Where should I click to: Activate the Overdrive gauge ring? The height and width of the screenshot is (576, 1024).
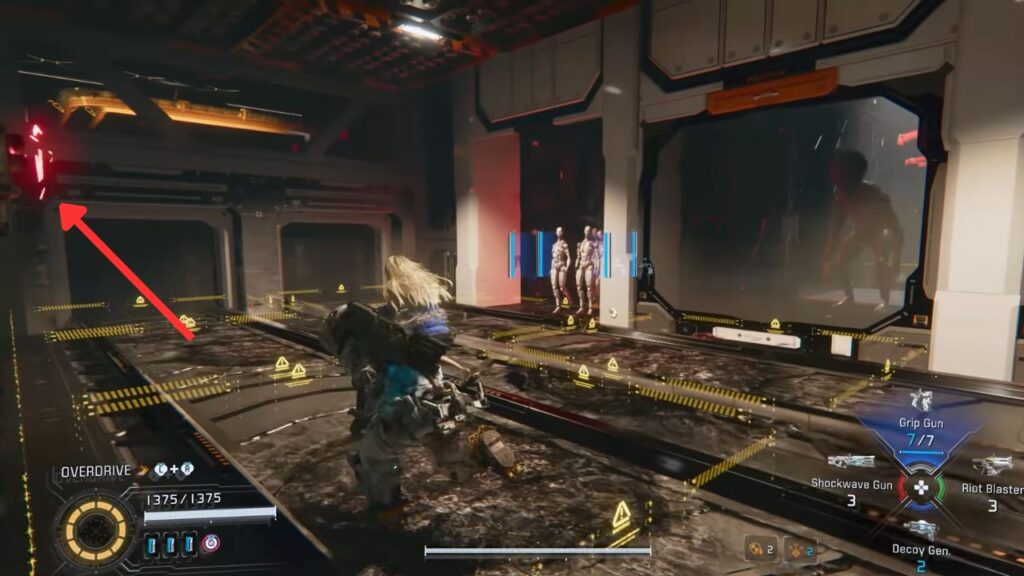(x=96, y=528)
